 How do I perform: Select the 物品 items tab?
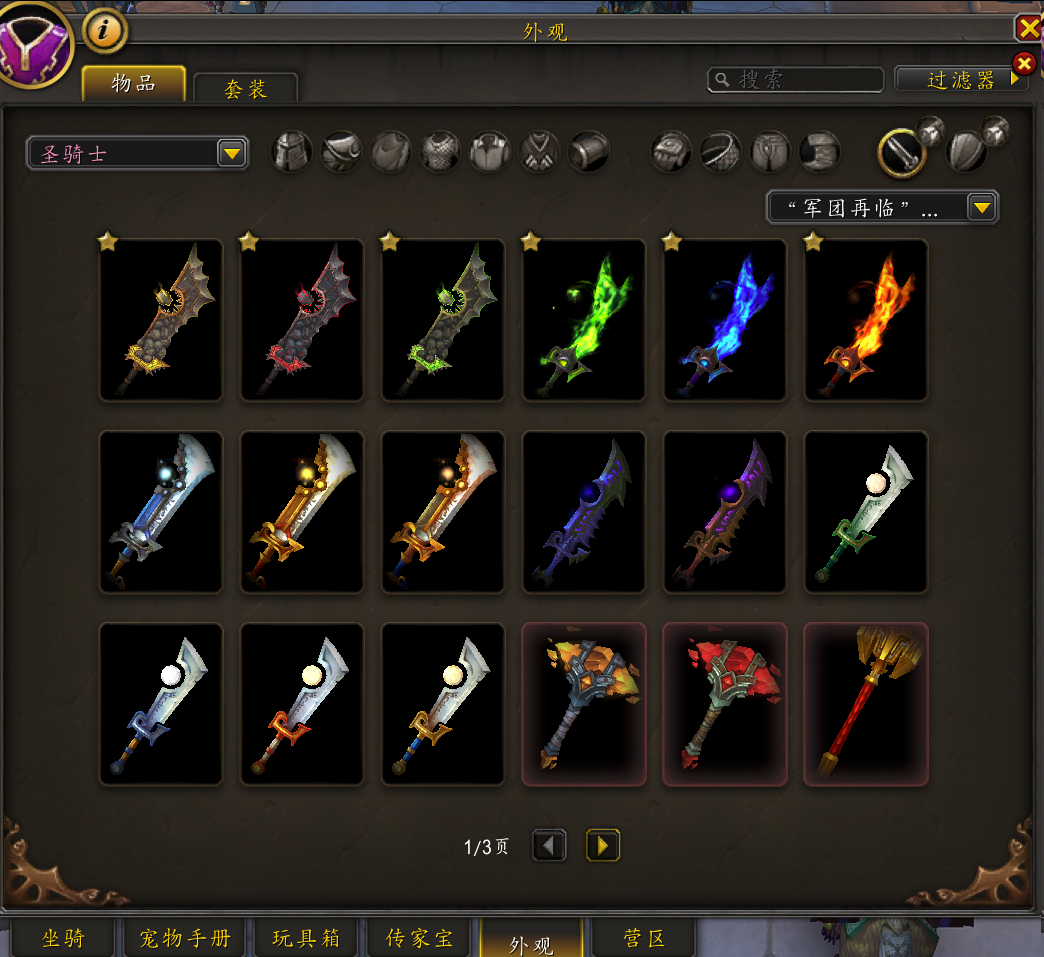[x=133, y=84]
